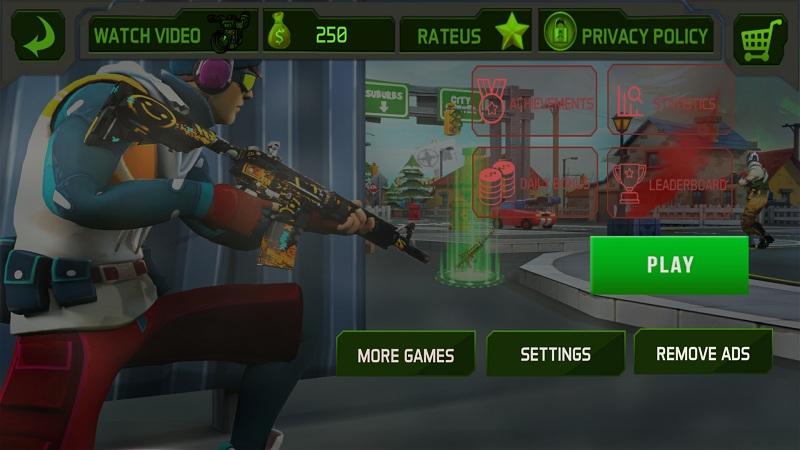Tap the Rate Us star button
The width and height of the screenshot is (800, 450).
tap(466, 36)
